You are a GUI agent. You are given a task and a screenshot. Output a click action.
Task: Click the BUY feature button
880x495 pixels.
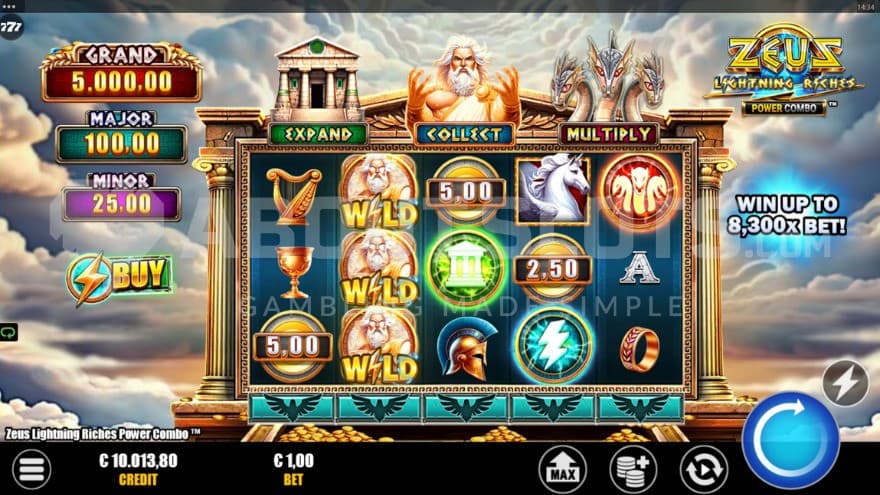(120, 277)
